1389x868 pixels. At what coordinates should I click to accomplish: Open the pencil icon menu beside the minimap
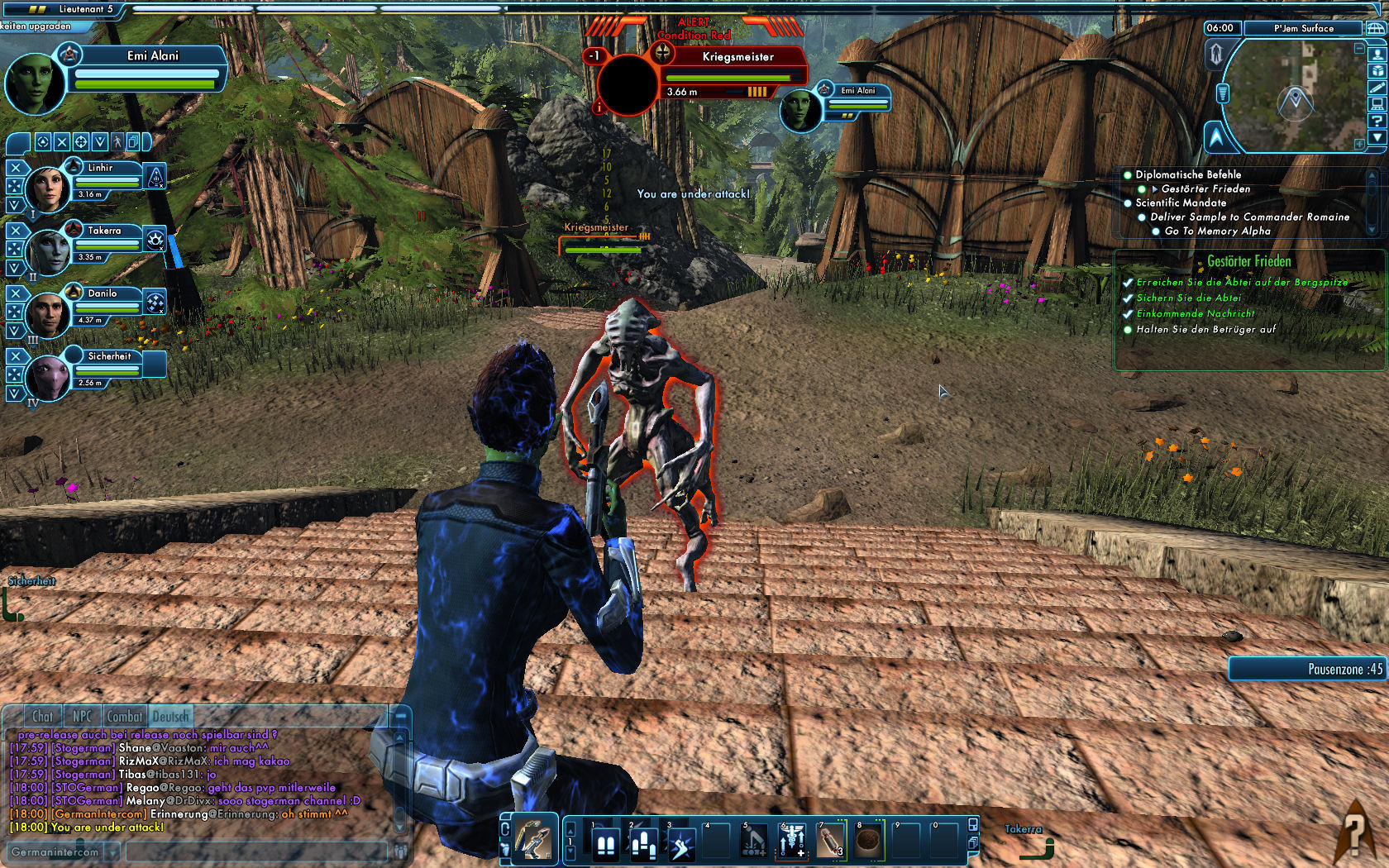click(1377, 88)
